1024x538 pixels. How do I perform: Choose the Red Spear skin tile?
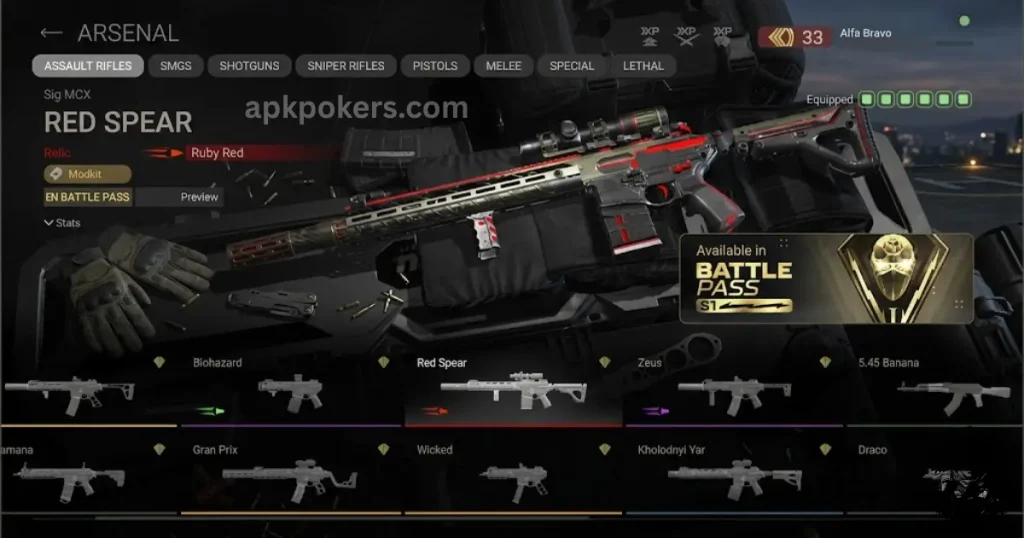pyautogui.click(x=514, y=390)
